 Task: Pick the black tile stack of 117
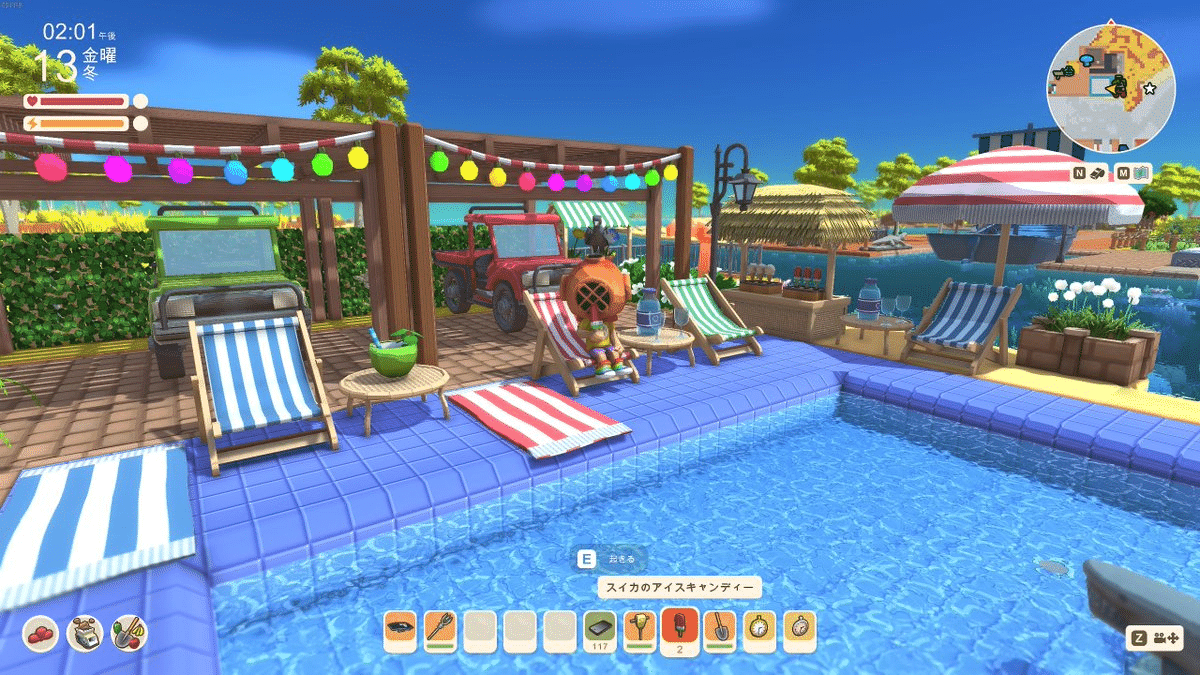tap(599, 628)
